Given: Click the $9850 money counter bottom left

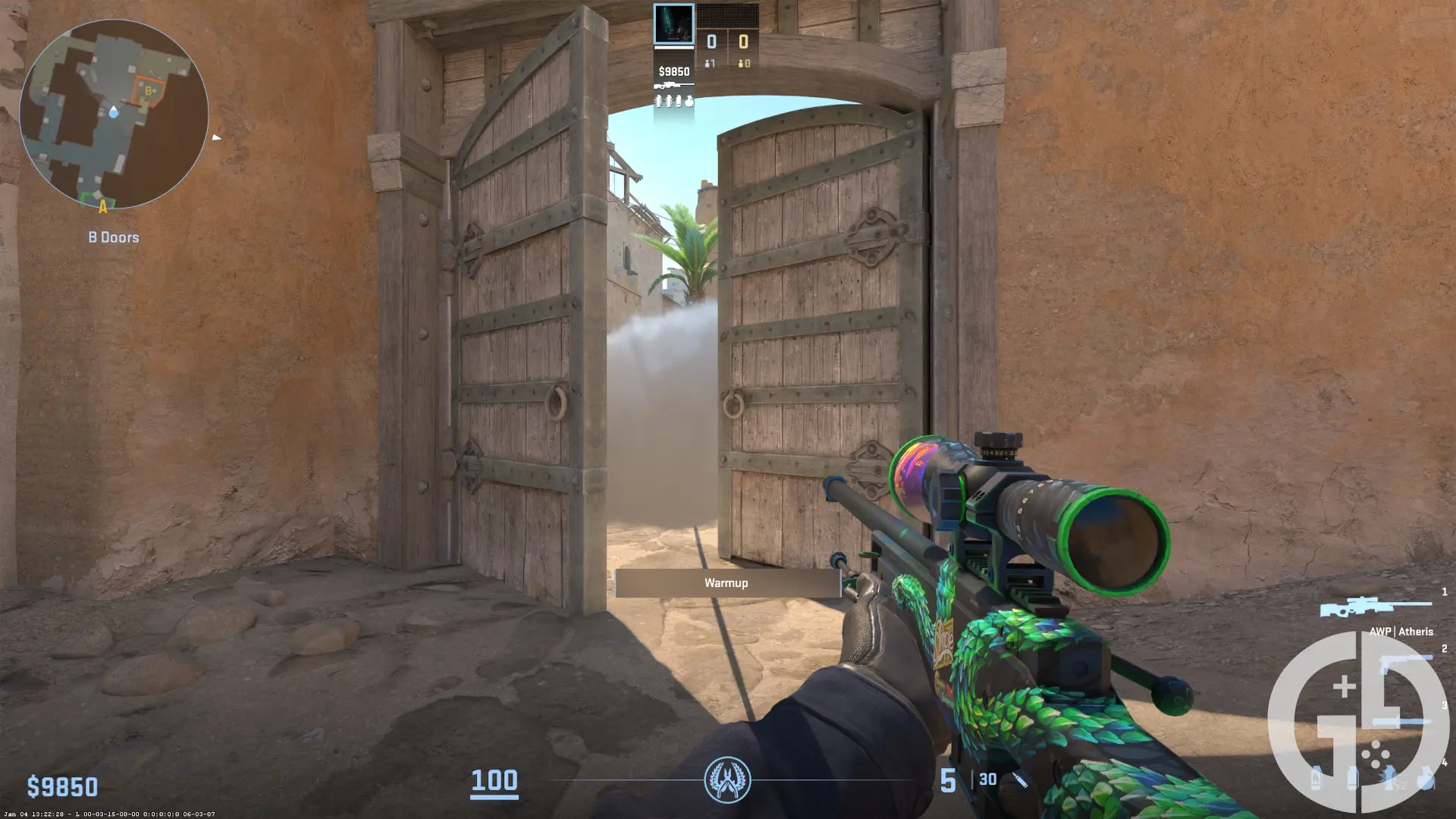Looking at the screenshot, I should [x=63, y=787].
